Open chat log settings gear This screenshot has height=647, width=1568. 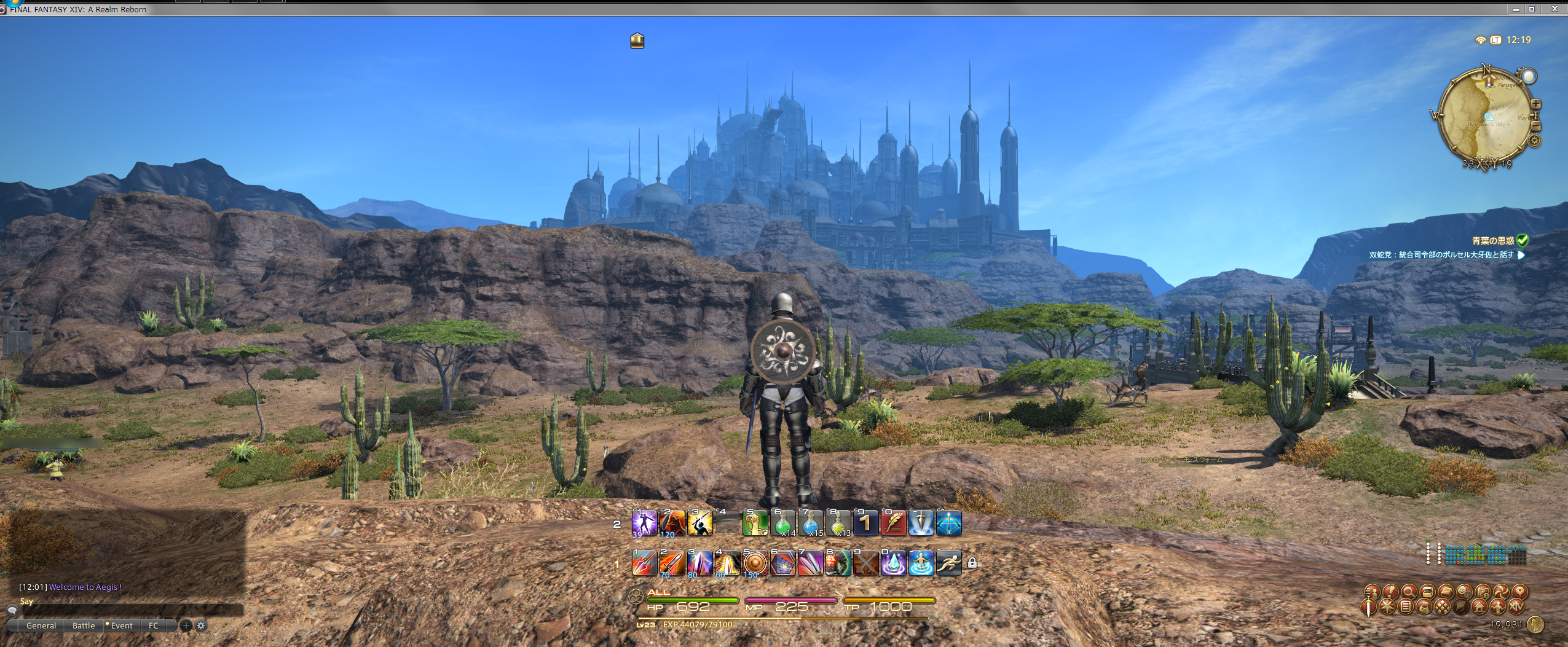(201, 626)
